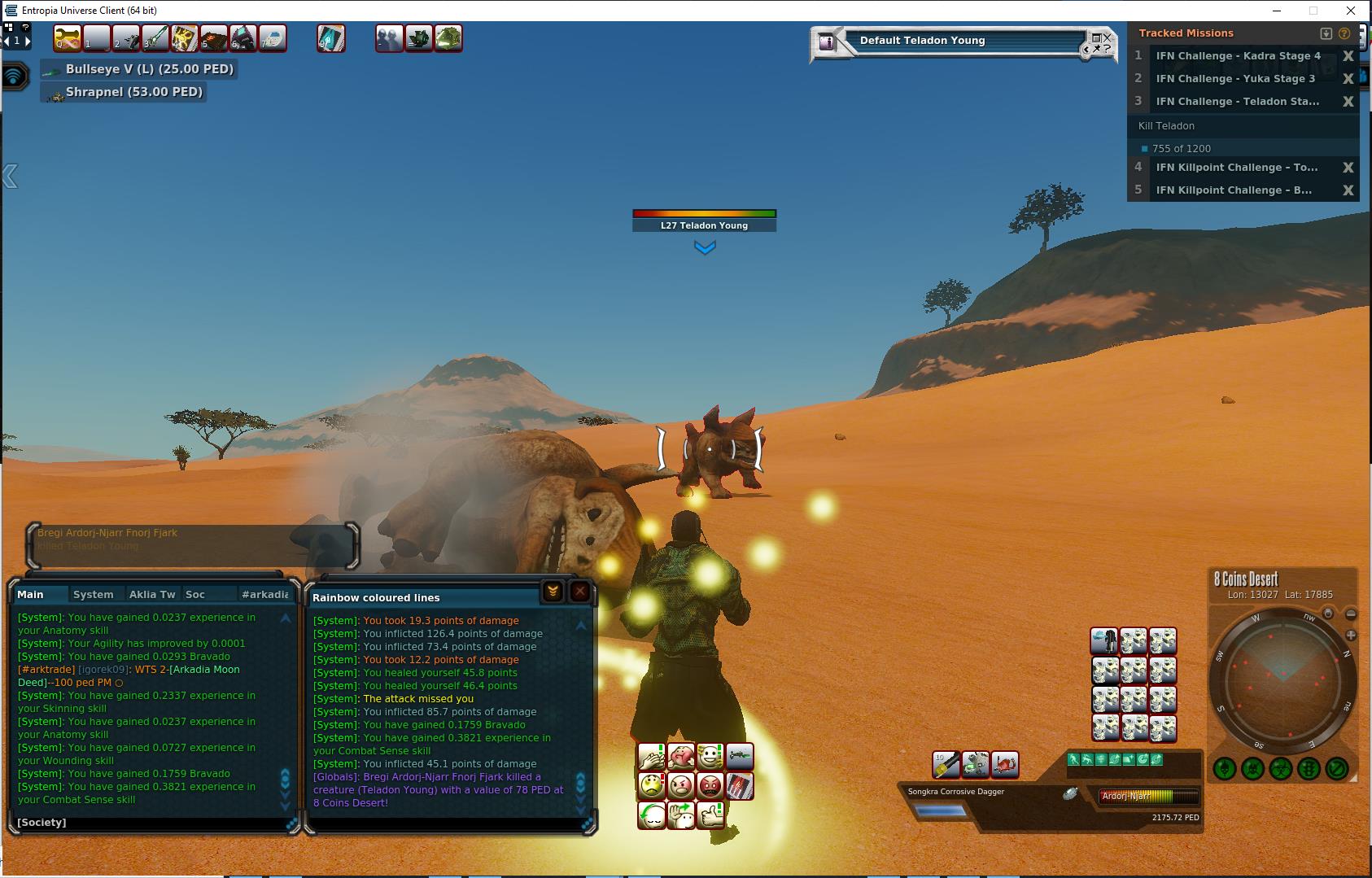Use the clapping hands emote icon
1372x878 pixels.
tap(652, 757)
